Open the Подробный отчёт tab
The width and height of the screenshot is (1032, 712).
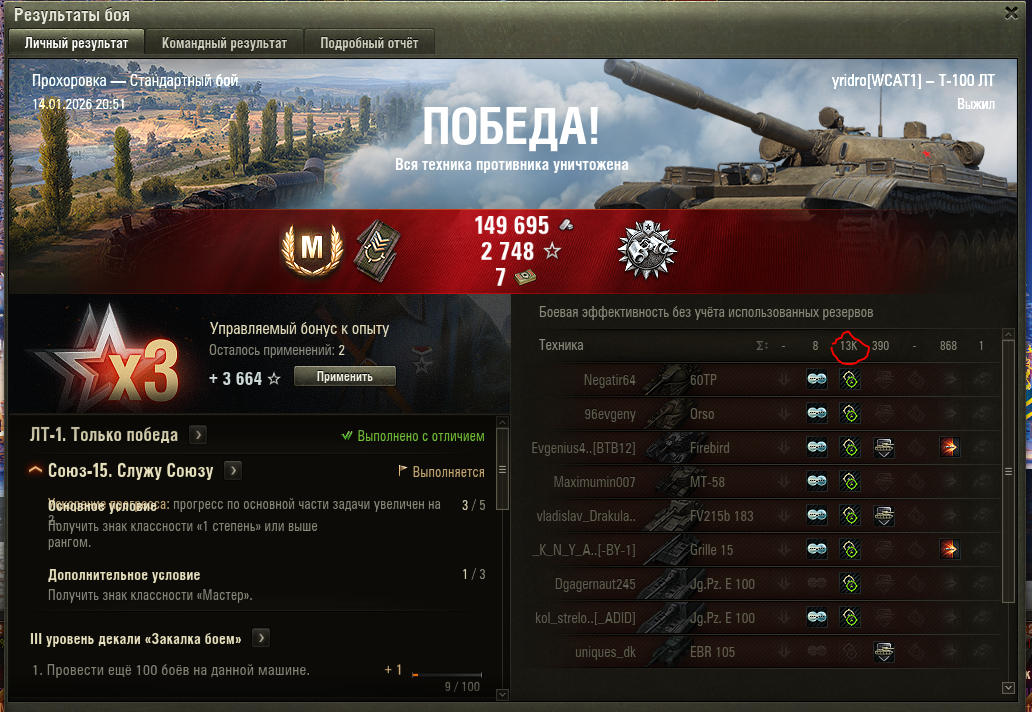369,43
